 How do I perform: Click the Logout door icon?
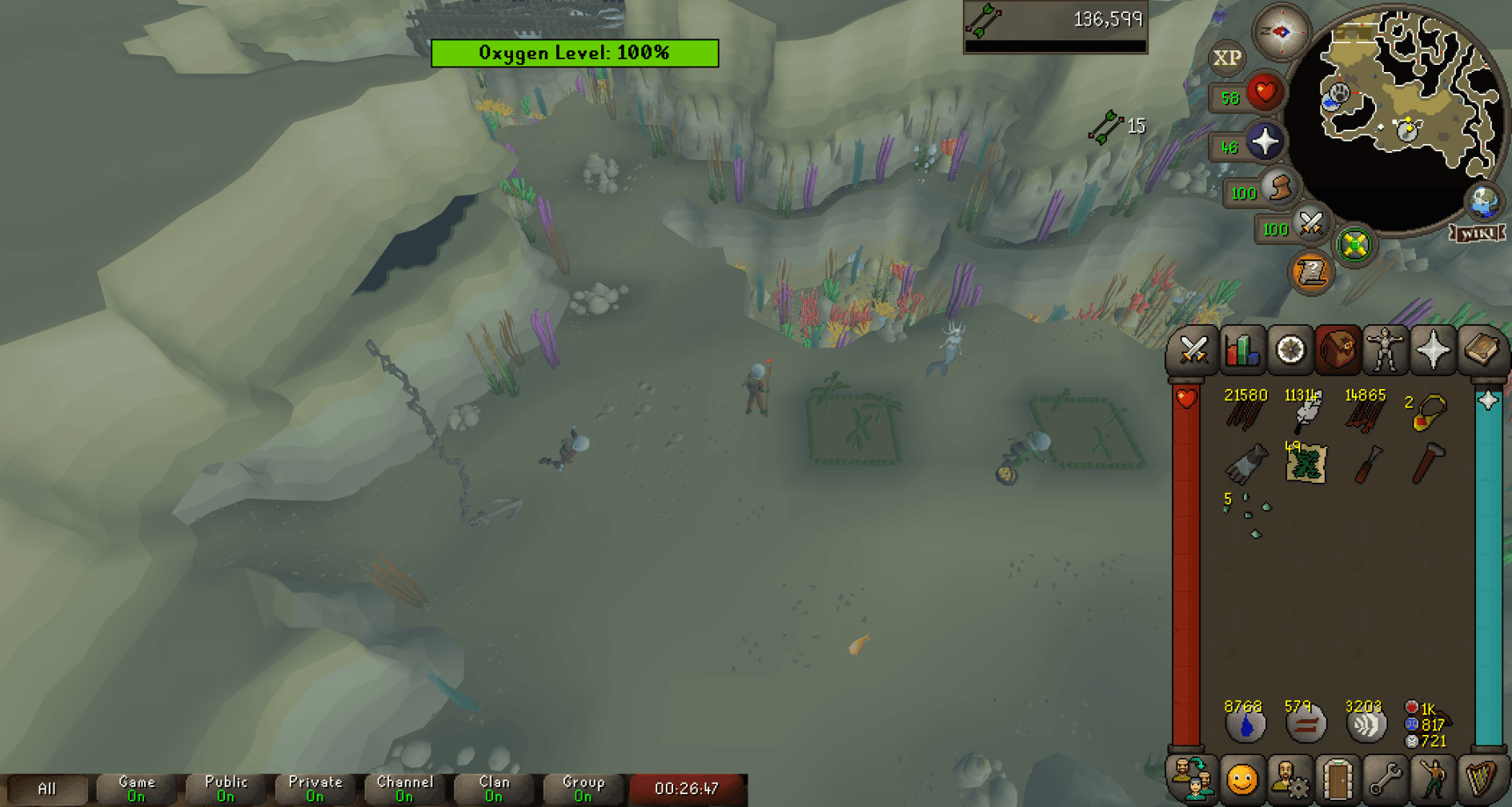(1337, 777)
